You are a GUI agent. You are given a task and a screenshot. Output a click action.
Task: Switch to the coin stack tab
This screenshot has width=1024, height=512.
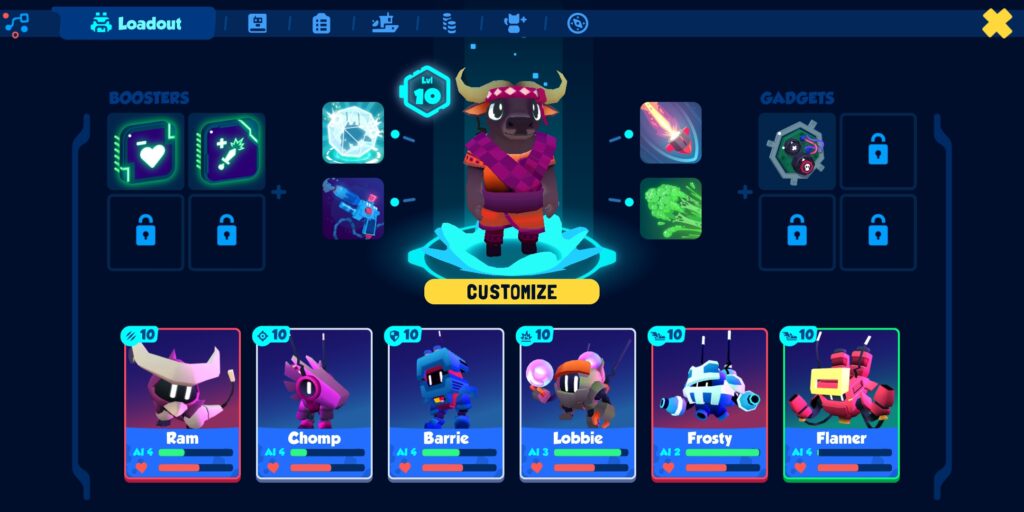tap(450, 23)
